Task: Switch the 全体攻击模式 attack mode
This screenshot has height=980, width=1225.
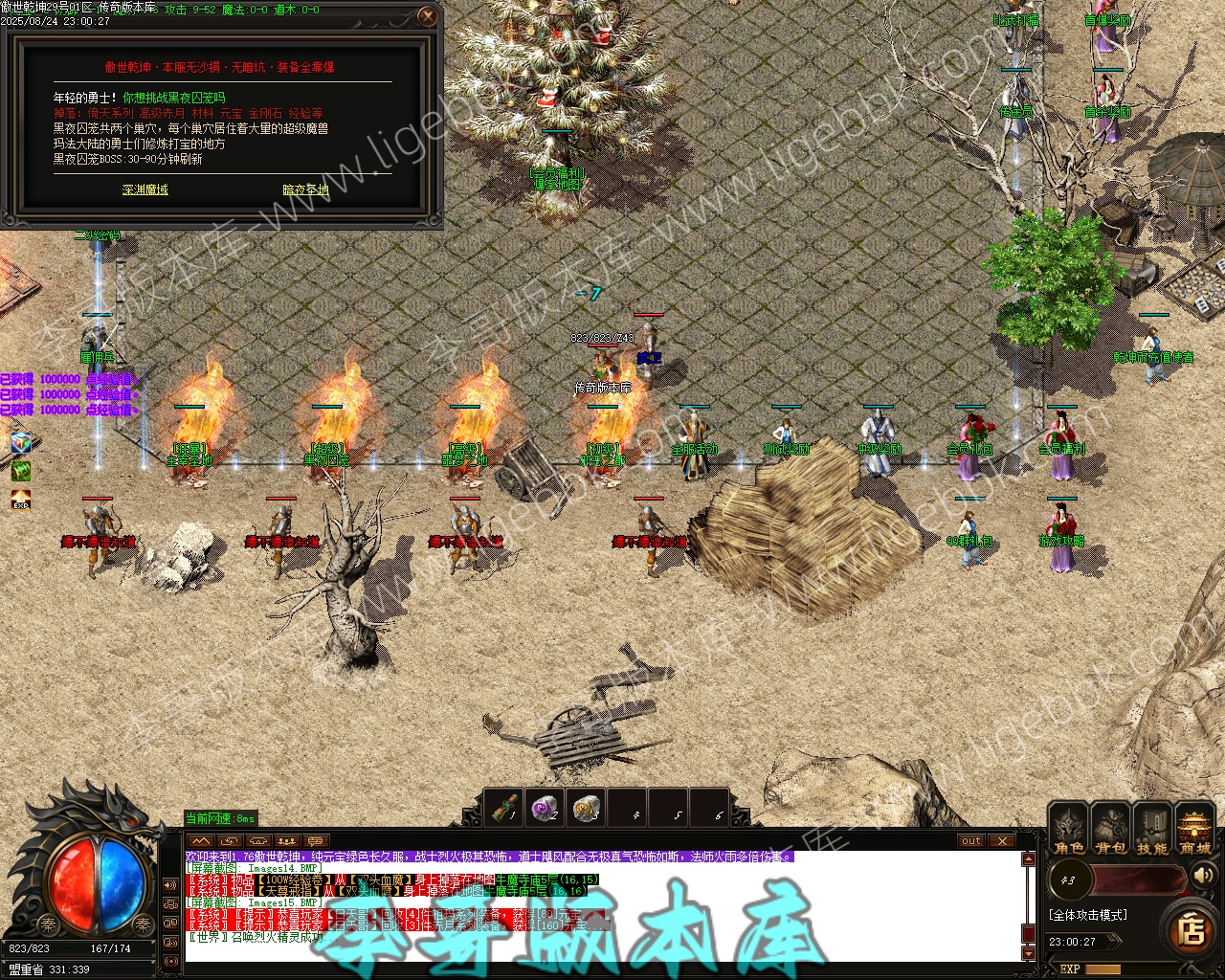Action: pos(1088,915)
